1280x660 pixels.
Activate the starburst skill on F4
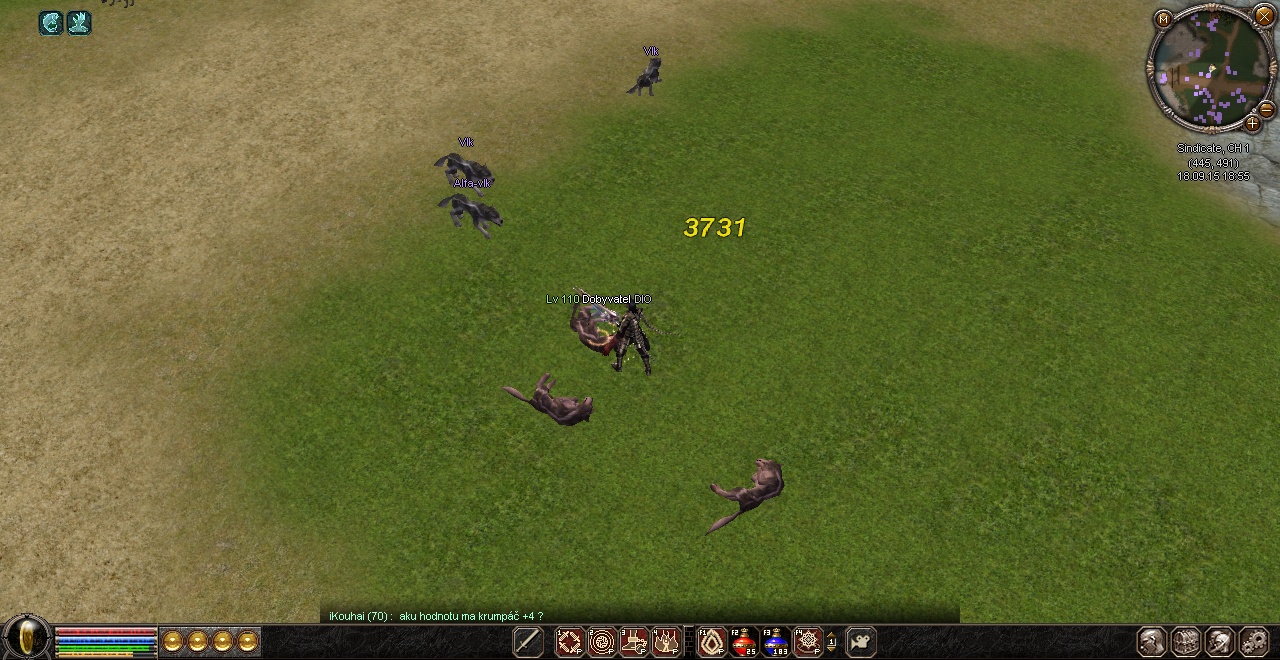[x=808, y=641]
